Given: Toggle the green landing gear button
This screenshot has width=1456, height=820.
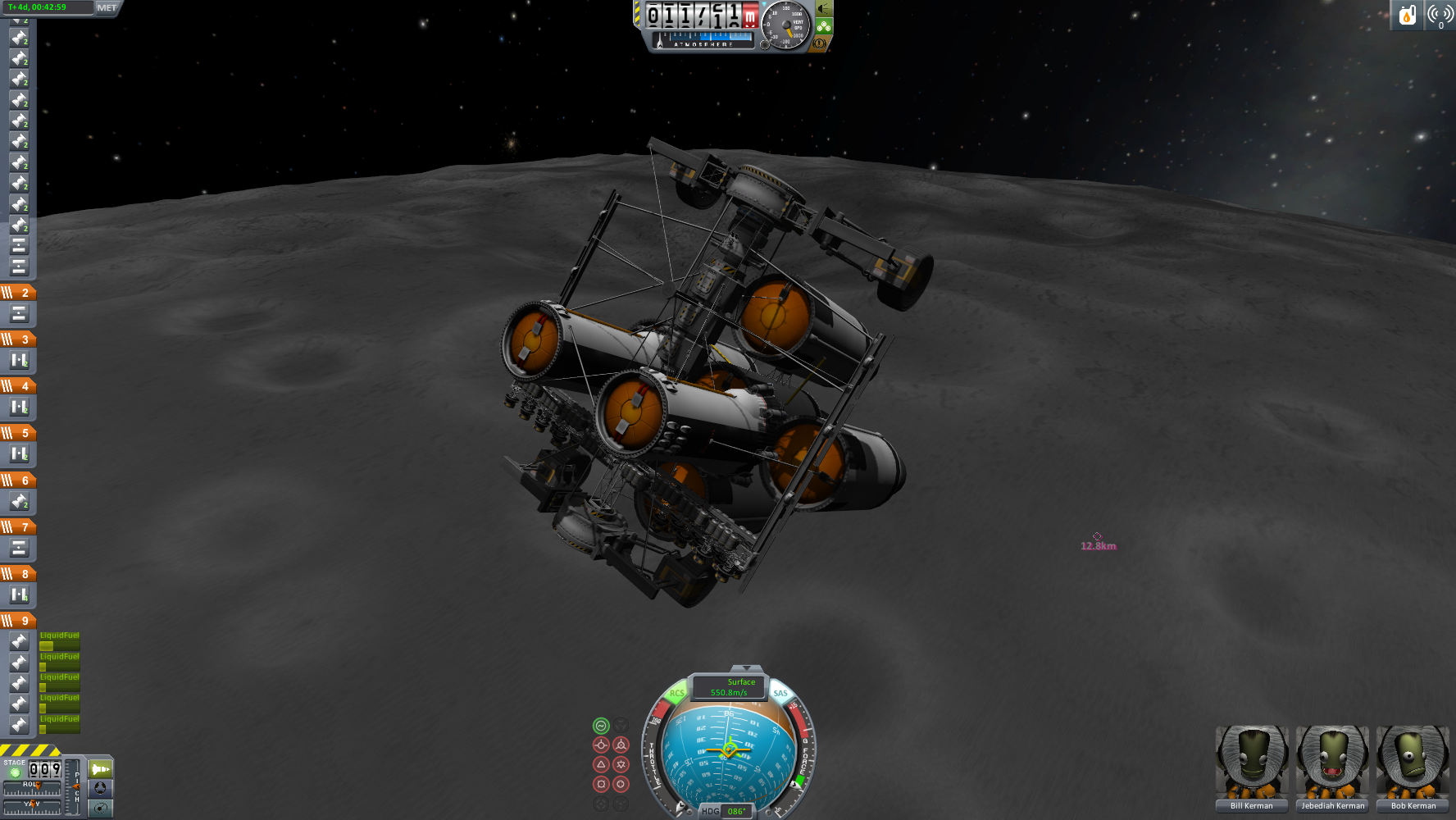Looking at the screenshot, I should (x=824, y=26).
